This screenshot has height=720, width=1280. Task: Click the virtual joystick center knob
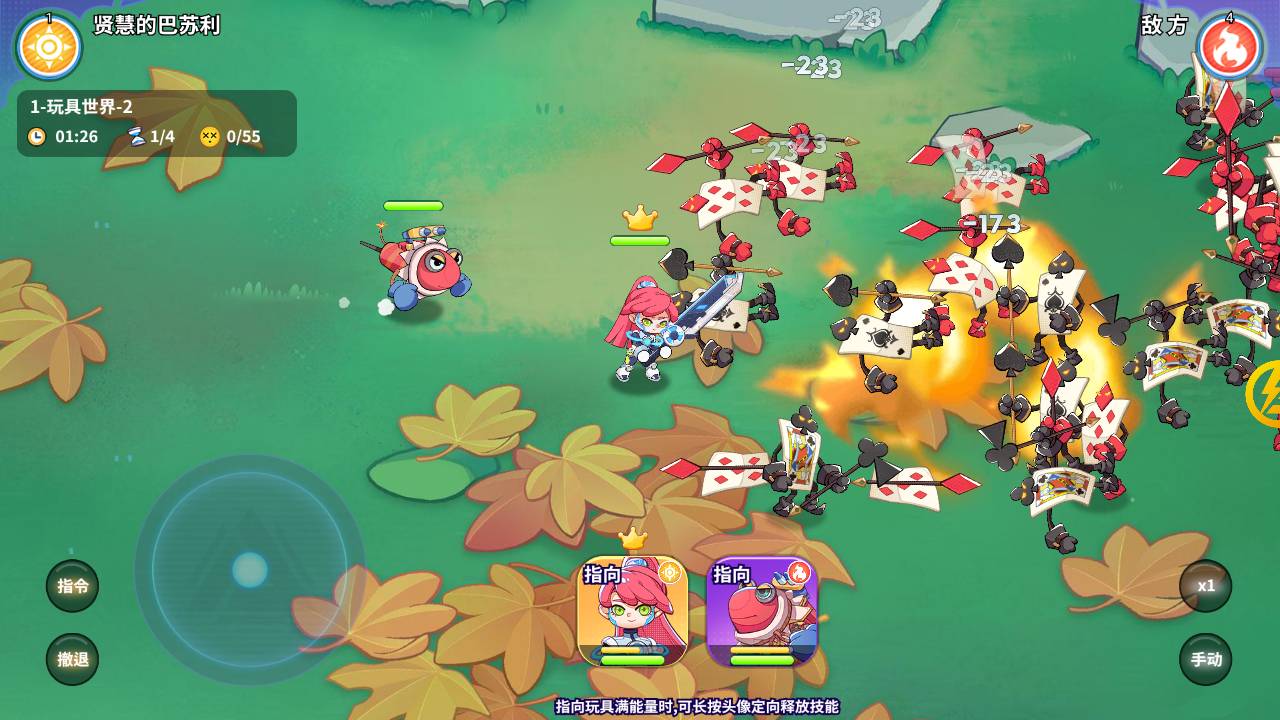click(x=249, y=570)
